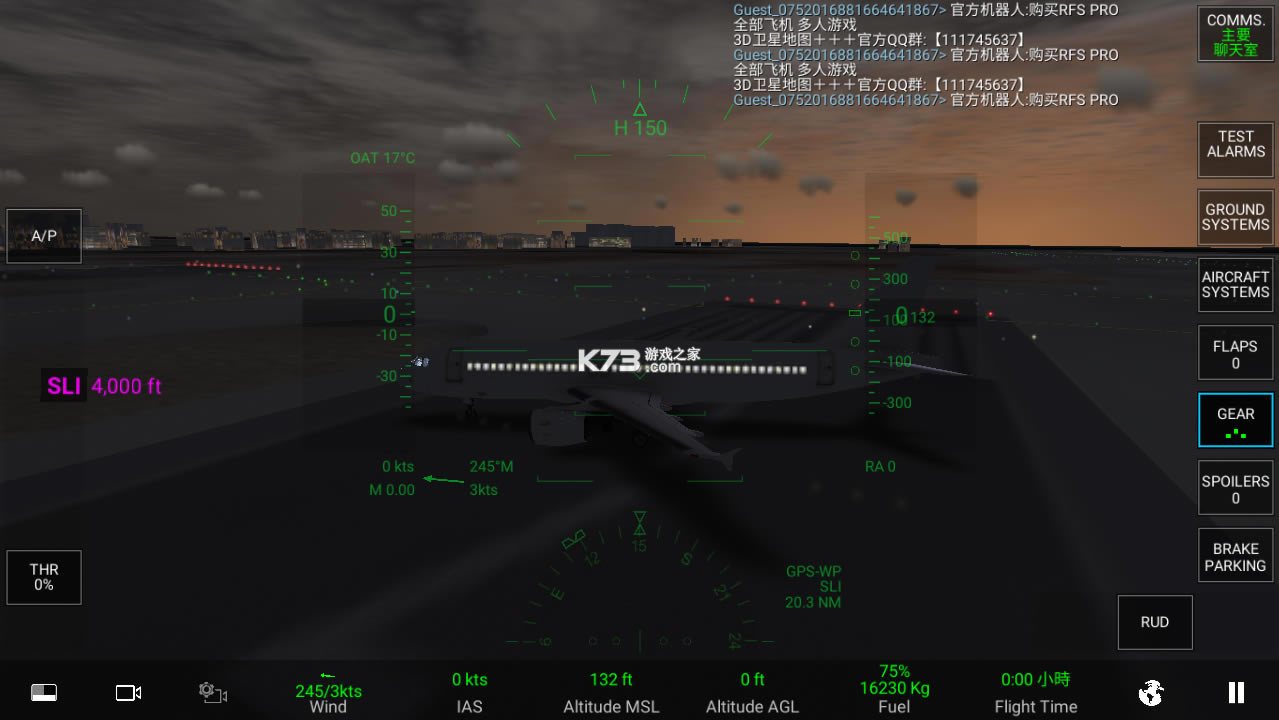Open camera settings gear icon
This screenshot has height=720, width=1279.
click(x=212, y=692)
